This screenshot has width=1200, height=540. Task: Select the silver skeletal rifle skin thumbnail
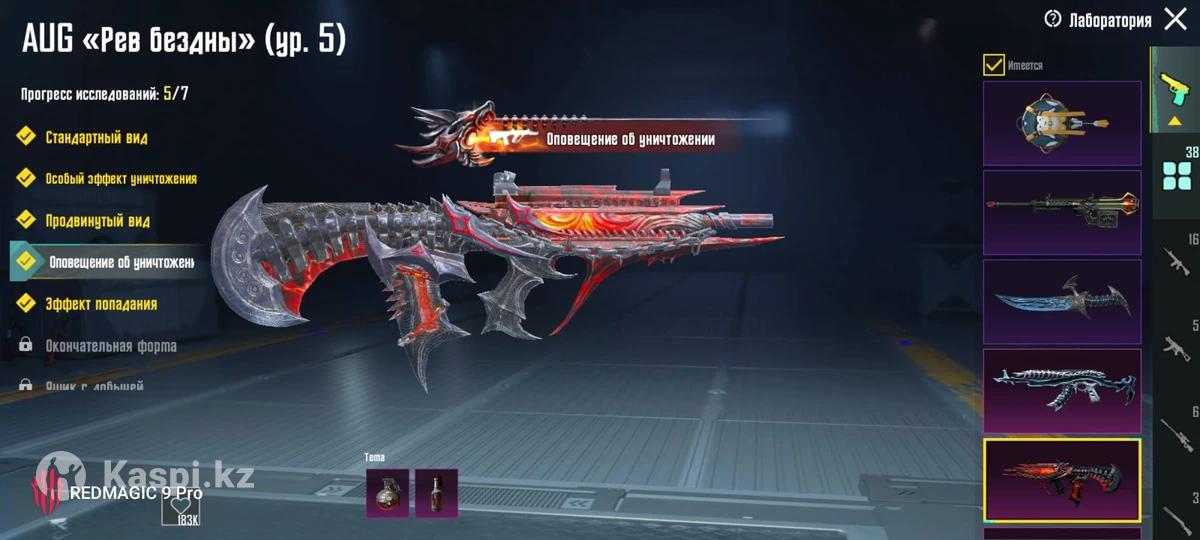tap(1062, 390)
